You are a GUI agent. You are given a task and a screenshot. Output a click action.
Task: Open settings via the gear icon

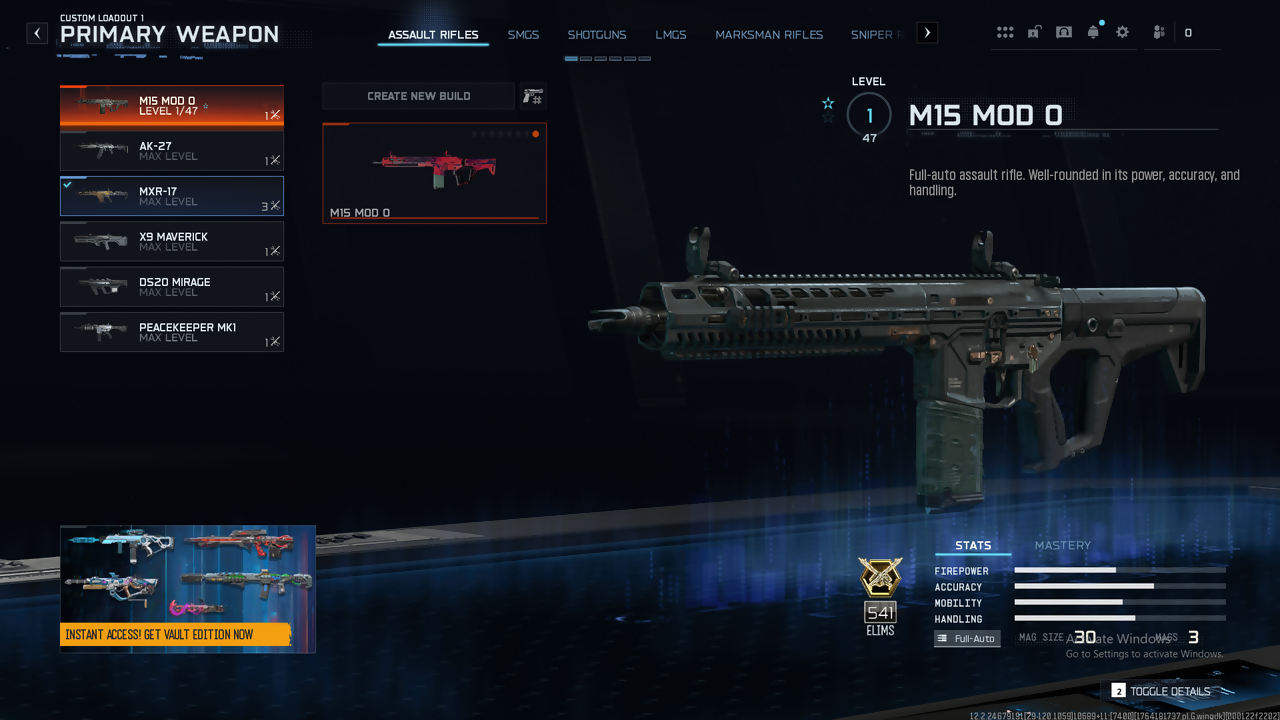click(1123, 33)
